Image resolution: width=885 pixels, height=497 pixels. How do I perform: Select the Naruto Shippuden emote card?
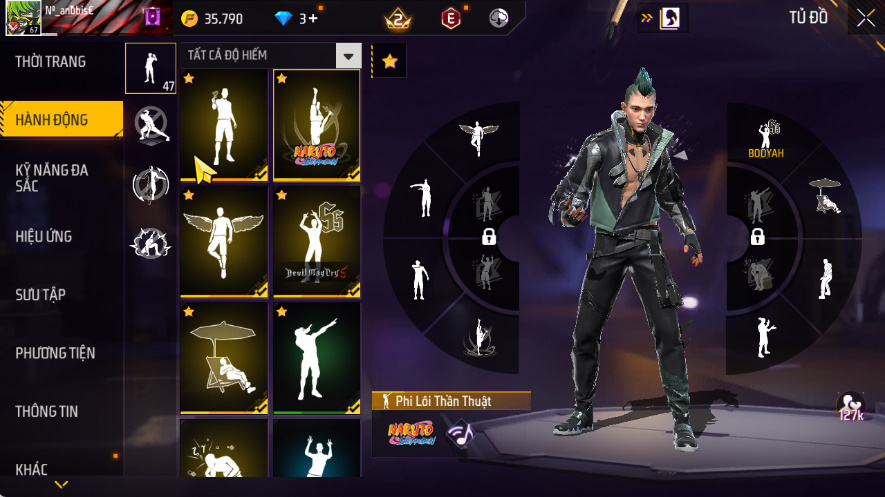(316, 125)
